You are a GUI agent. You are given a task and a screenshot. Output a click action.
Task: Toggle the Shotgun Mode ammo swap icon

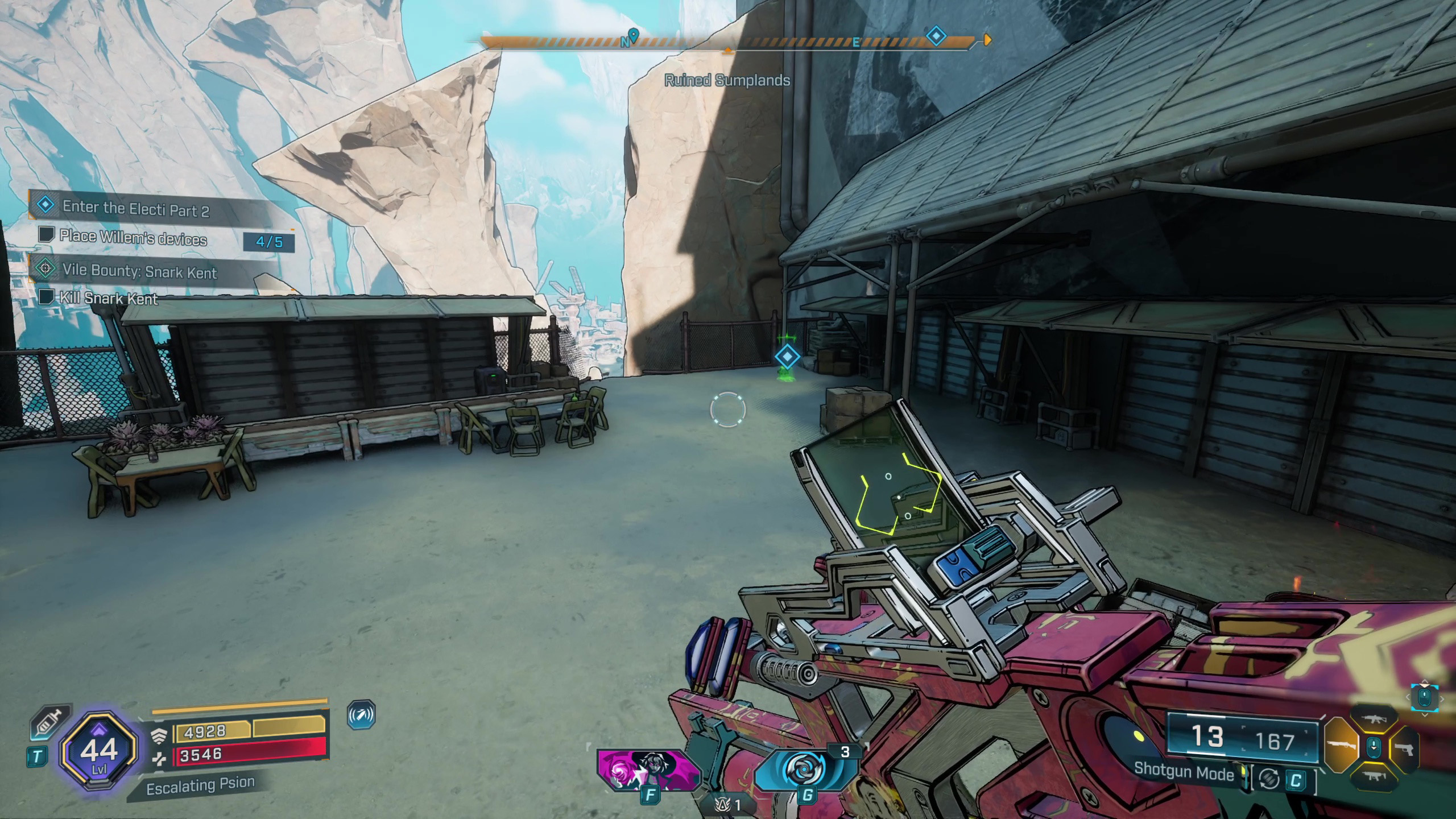[x=1269, y=779]
